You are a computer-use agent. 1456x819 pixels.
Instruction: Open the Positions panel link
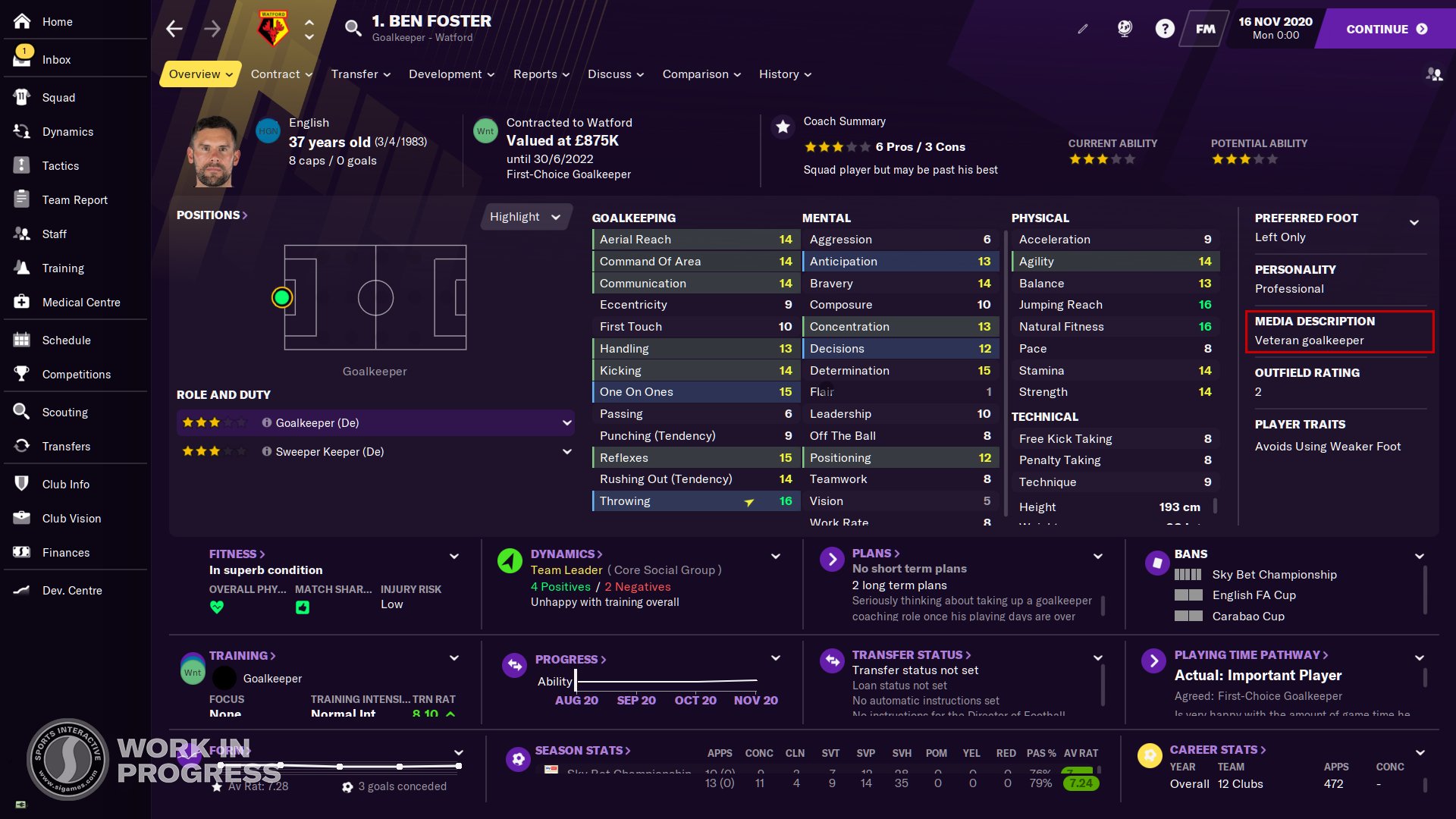tap(212, 215)
